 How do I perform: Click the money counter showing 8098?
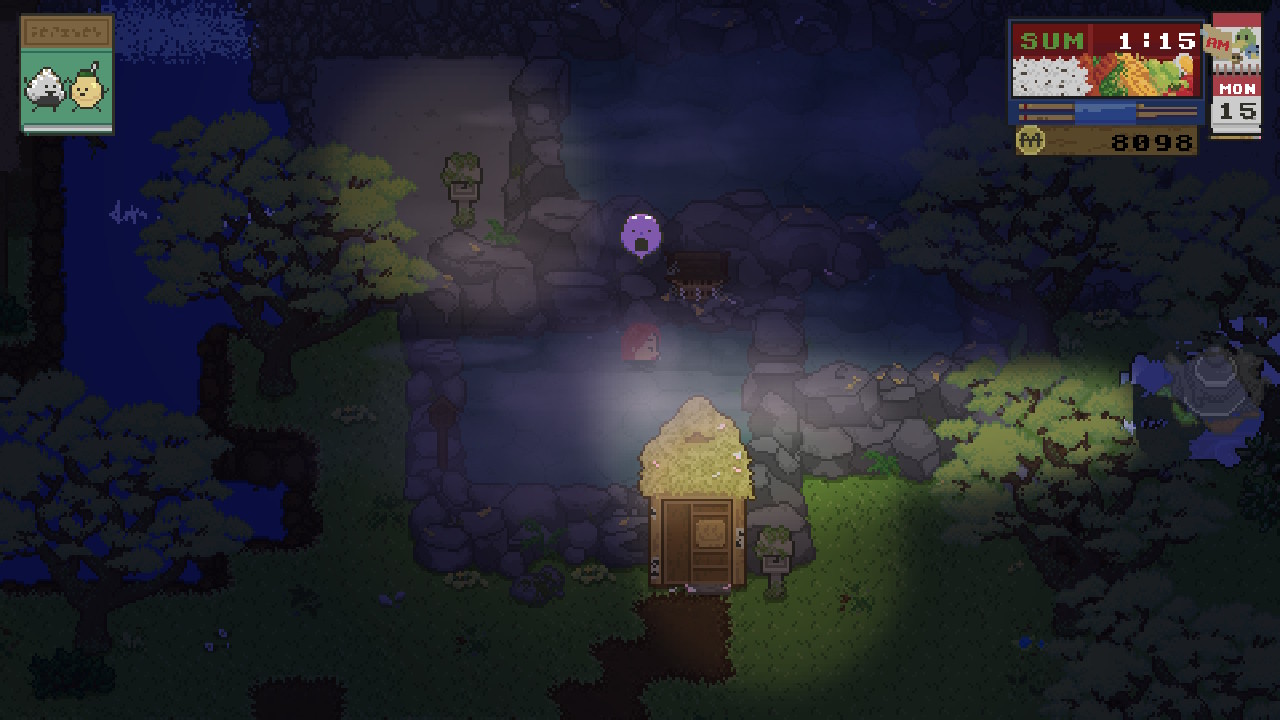(x=1150, y=141)
